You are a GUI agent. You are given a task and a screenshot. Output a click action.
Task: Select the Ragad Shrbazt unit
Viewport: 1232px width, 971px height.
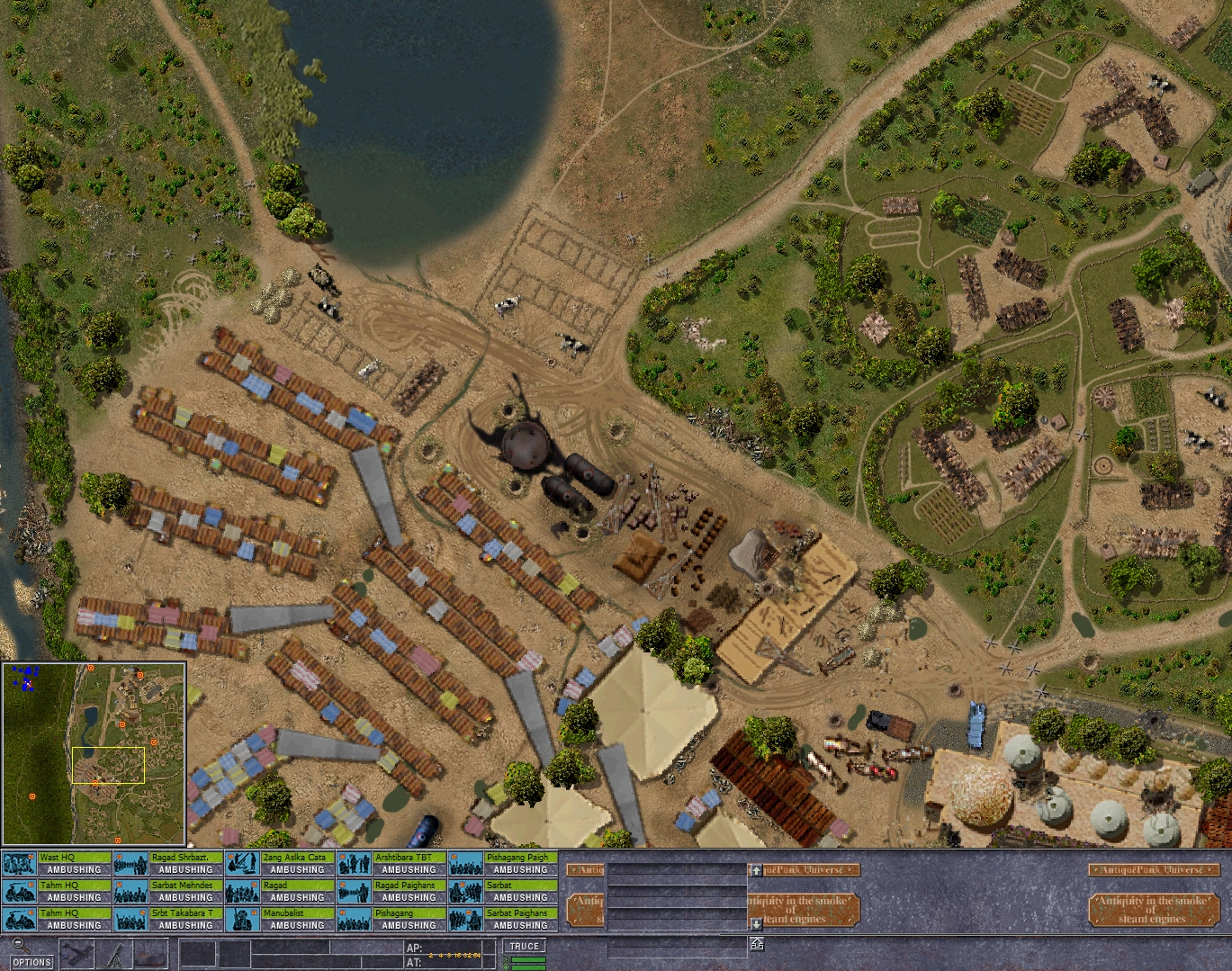[x=168, y=864]
